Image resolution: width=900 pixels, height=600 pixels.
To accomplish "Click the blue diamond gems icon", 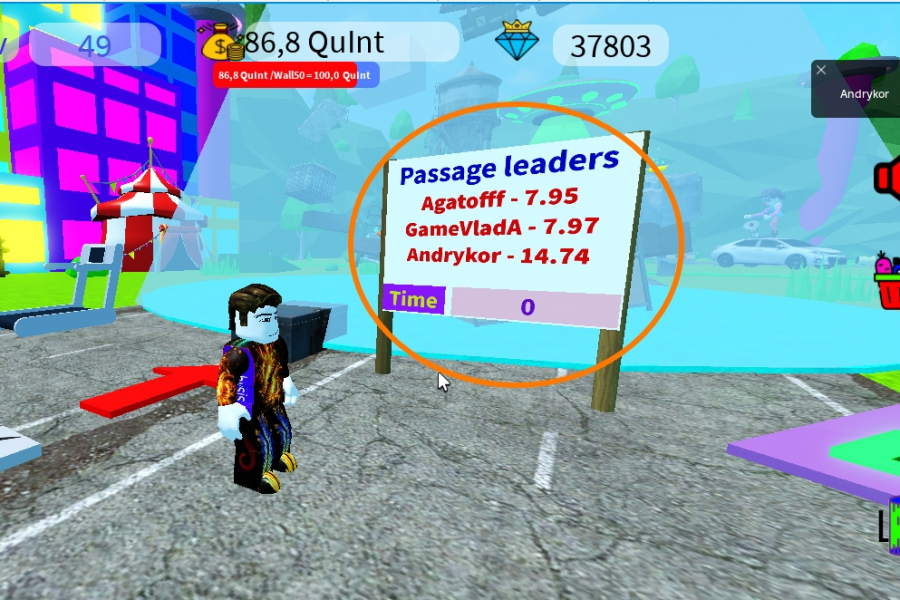I will [x=517, y=41].
